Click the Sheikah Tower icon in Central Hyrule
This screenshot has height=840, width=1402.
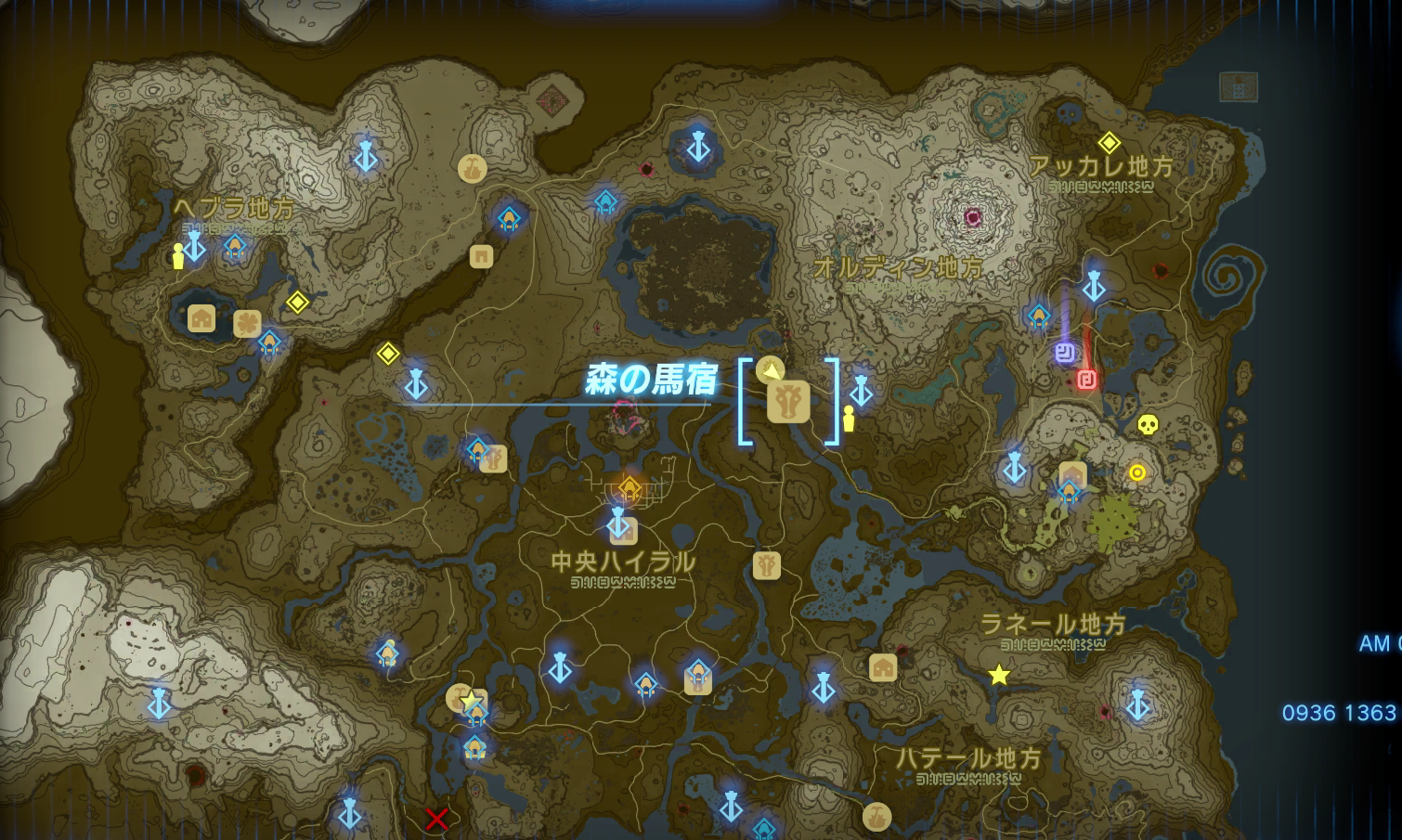pos(618,524)
